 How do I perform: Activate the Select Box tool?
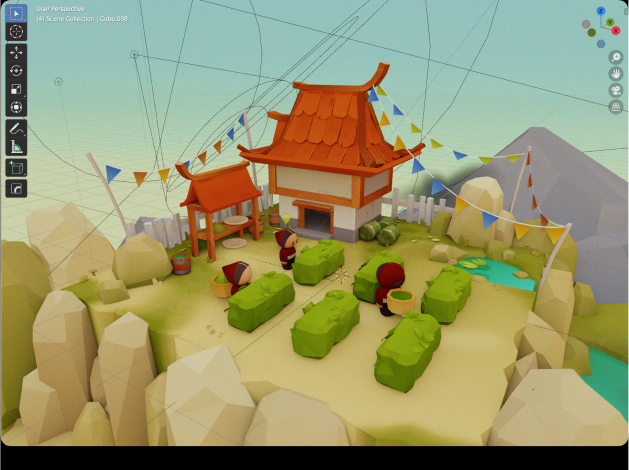pyautogui.click(x=16, y=13)
